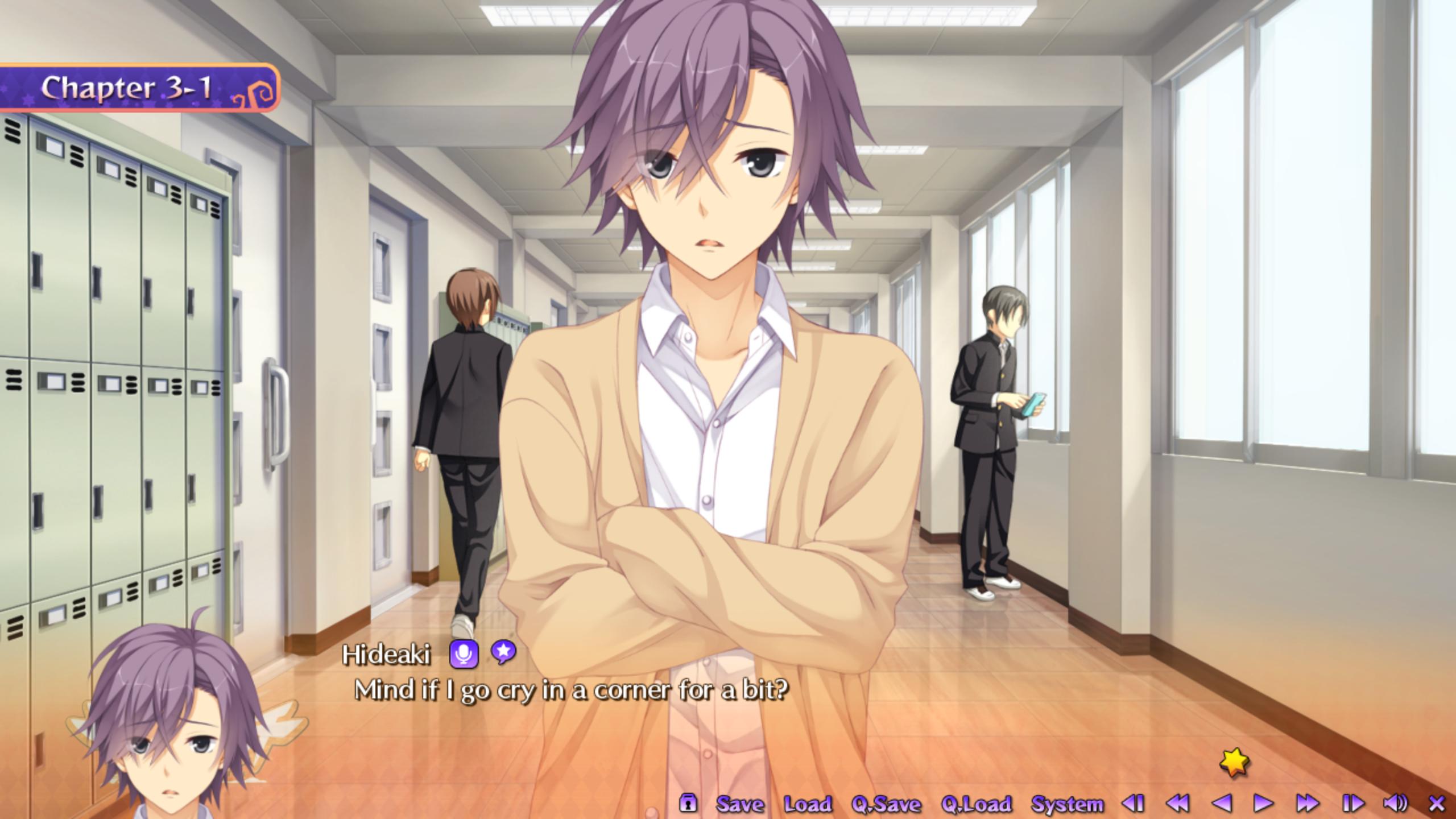Open the Load menu
Image resolution: width=1456 pixels, height=819 pixels.
pos(808,804)
